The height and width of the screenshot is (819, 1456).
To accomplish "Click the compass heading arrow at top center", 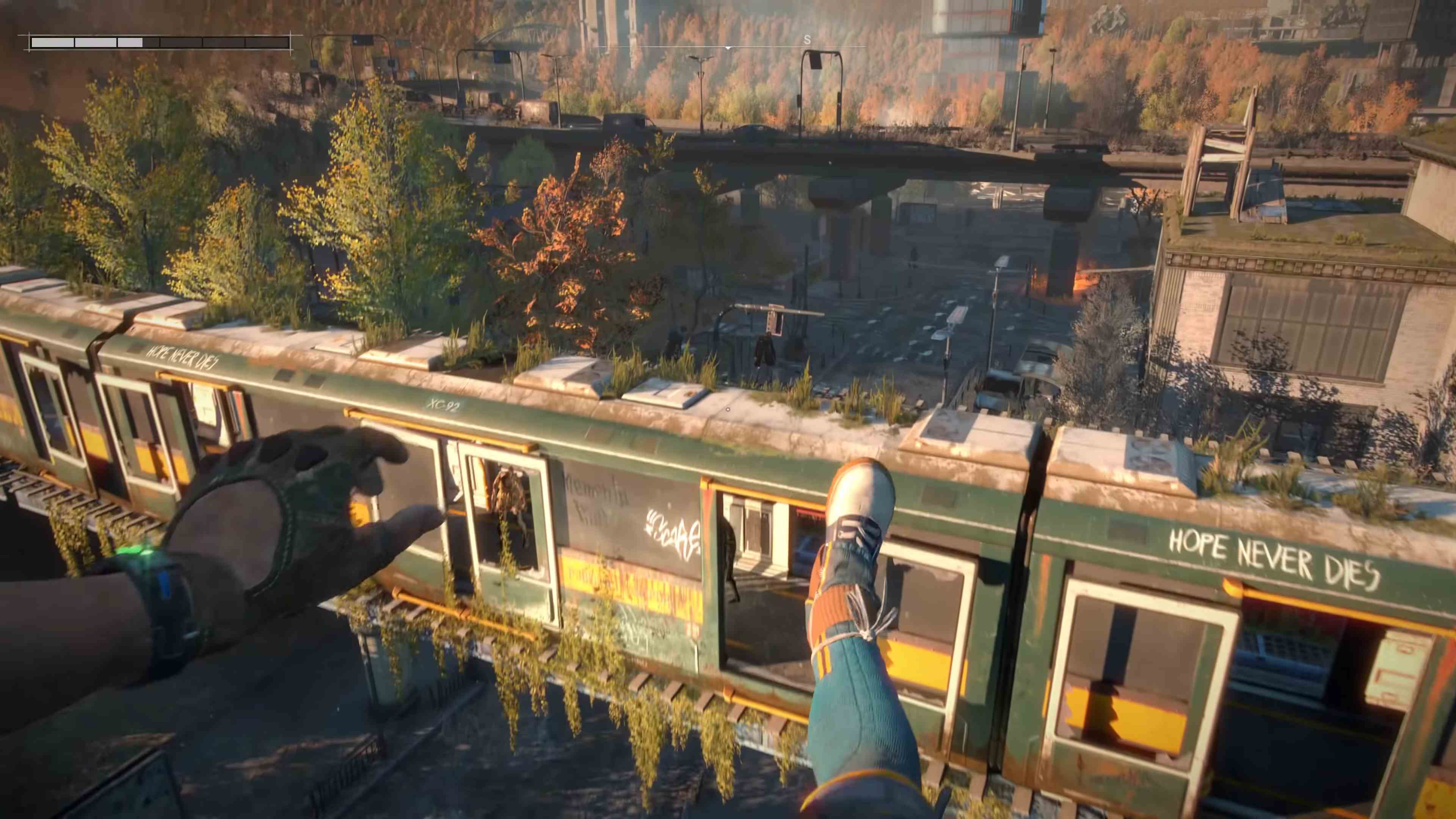I will point(728,47).
